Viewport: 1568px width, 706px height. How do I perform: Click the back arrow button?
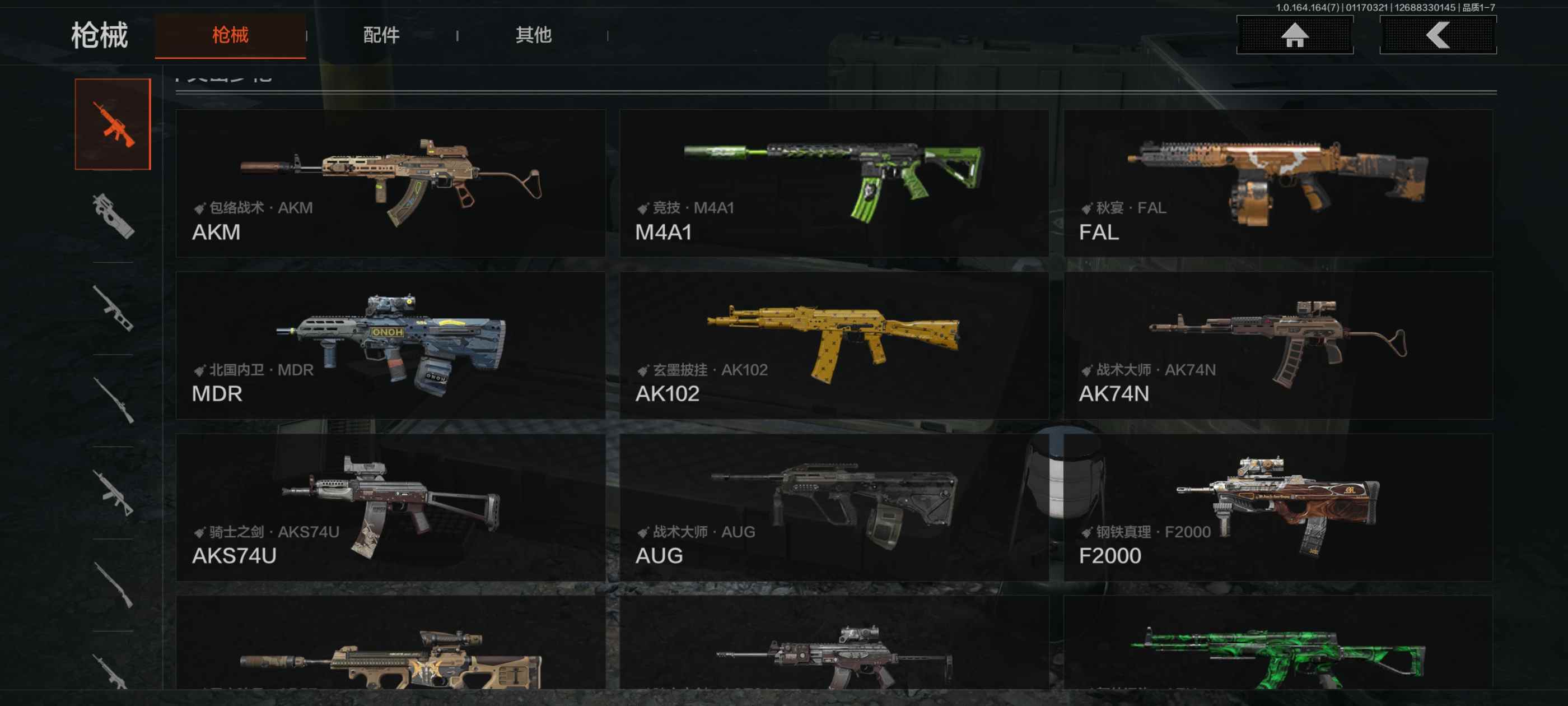pos(1438,35)
